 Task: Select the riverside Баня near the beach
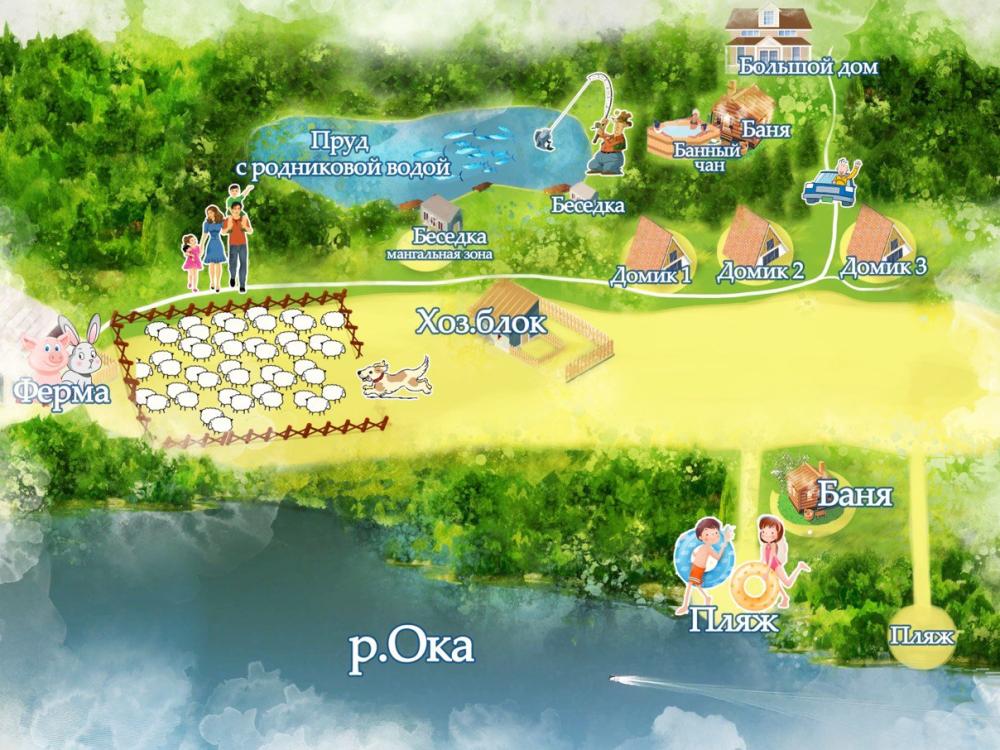[809, 488]
